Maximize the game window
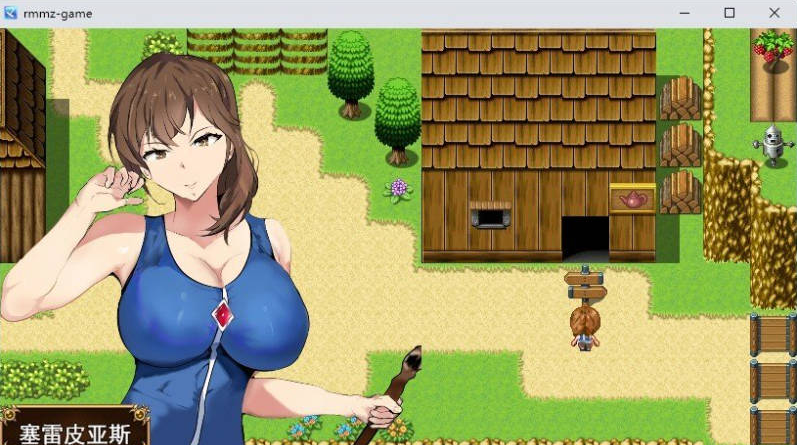The height and width of the screenshot is (445, 797). (729, 13)
